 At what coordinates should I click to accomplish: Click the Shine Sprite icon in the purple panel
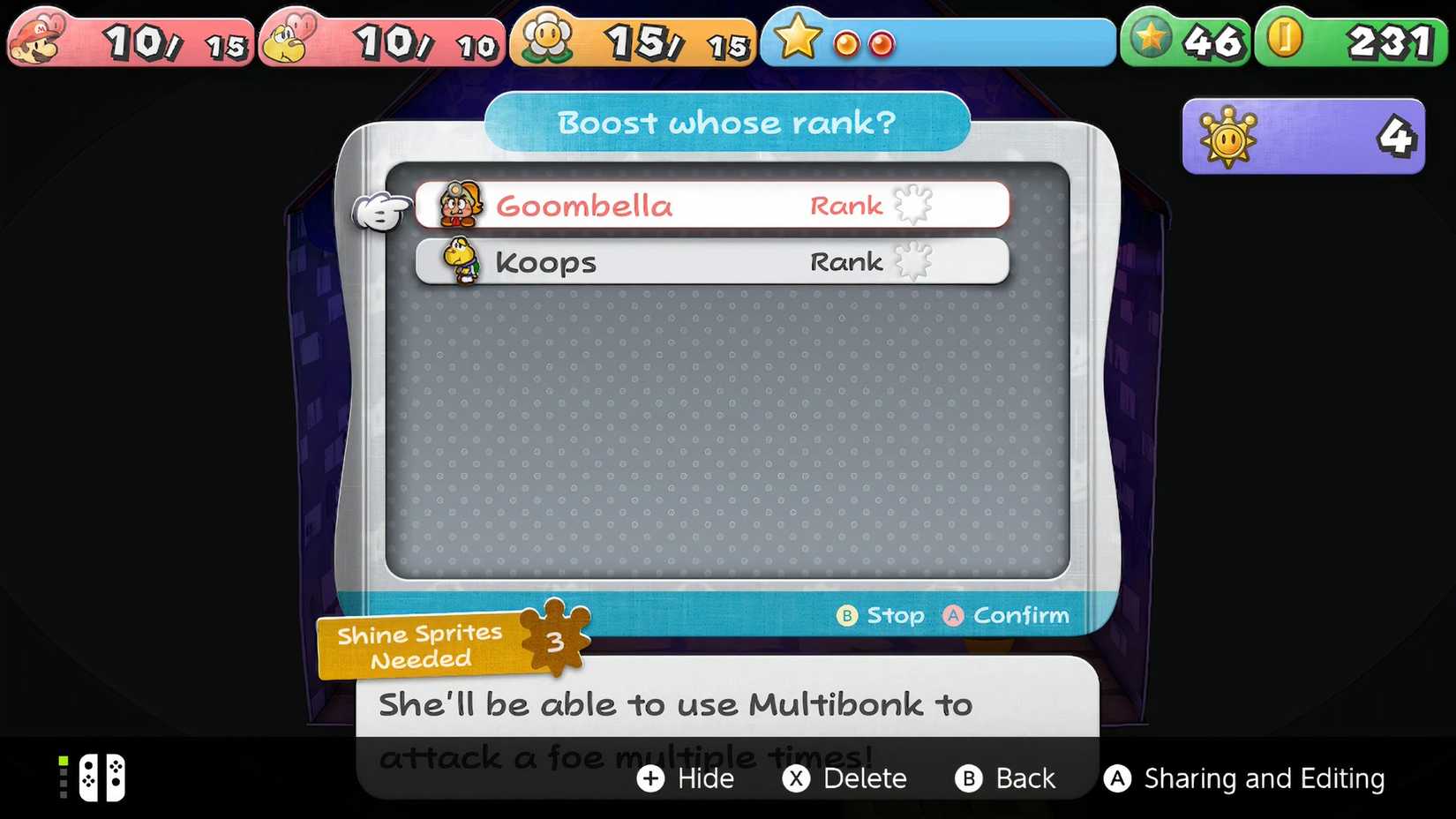click(x=1228, y=137)
